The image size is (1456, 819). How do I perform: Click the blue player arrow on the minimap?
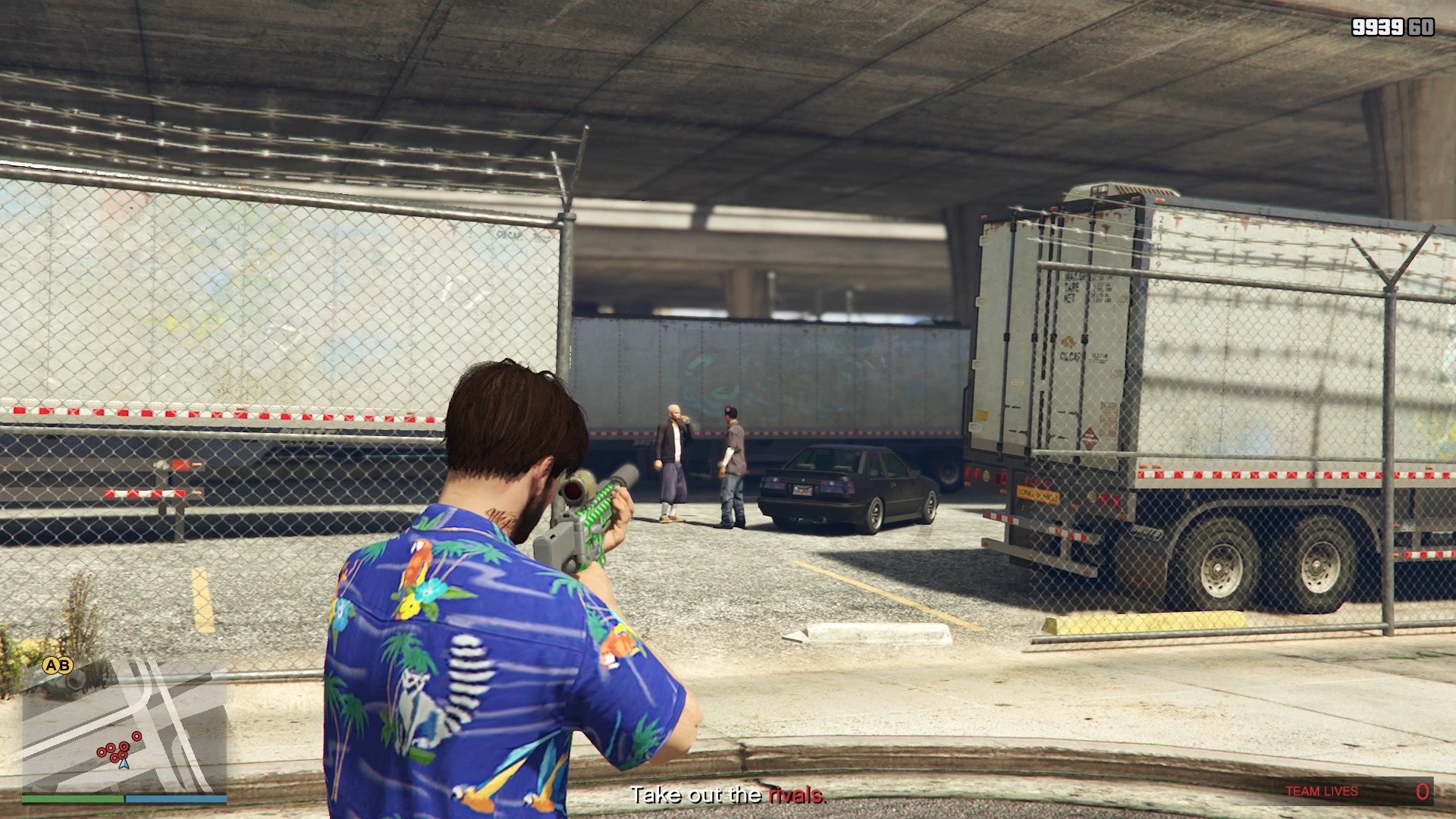[x=124, y=763]
